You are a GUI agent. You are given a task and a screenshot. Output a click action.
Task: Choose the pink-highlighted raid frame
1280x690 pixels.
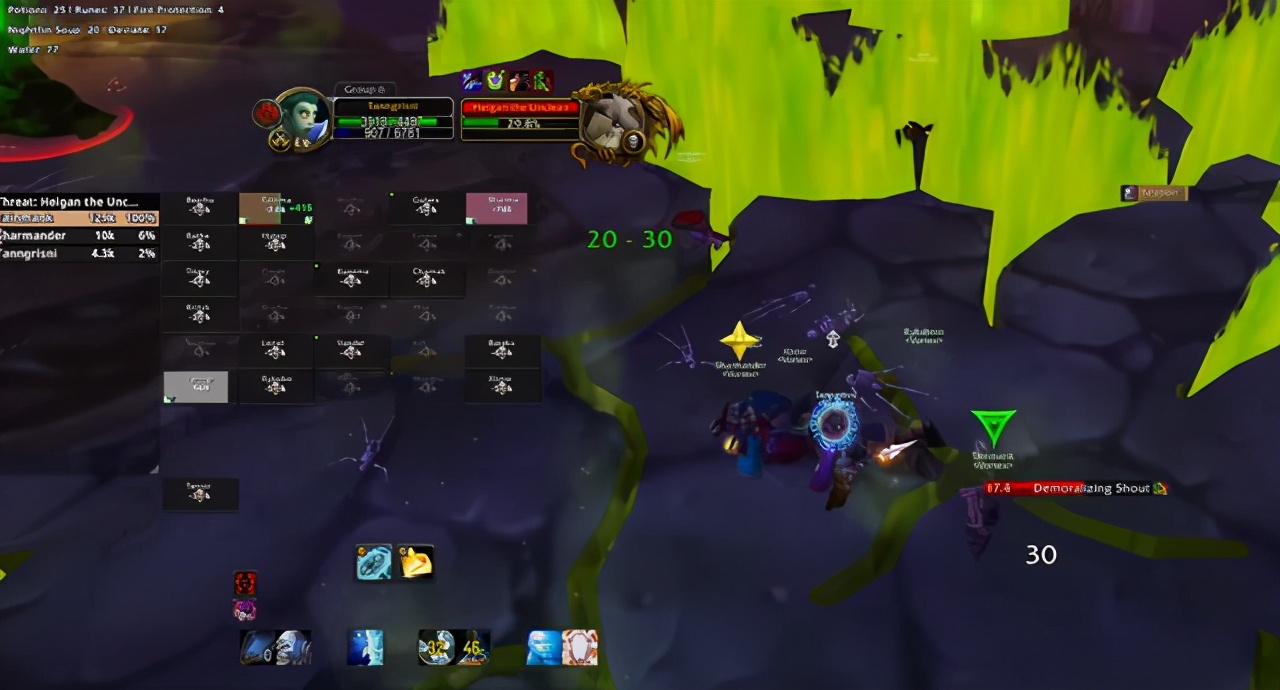tap(496, 208)
